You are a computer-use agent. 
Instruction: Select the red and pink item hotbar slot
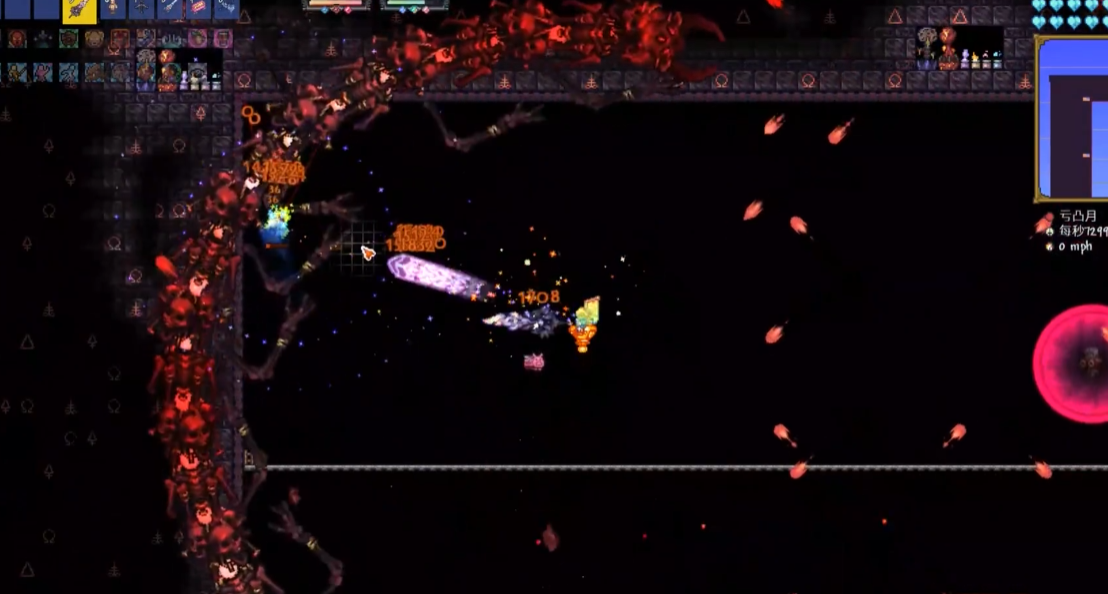pyautogui.click(x=199, y=9)
